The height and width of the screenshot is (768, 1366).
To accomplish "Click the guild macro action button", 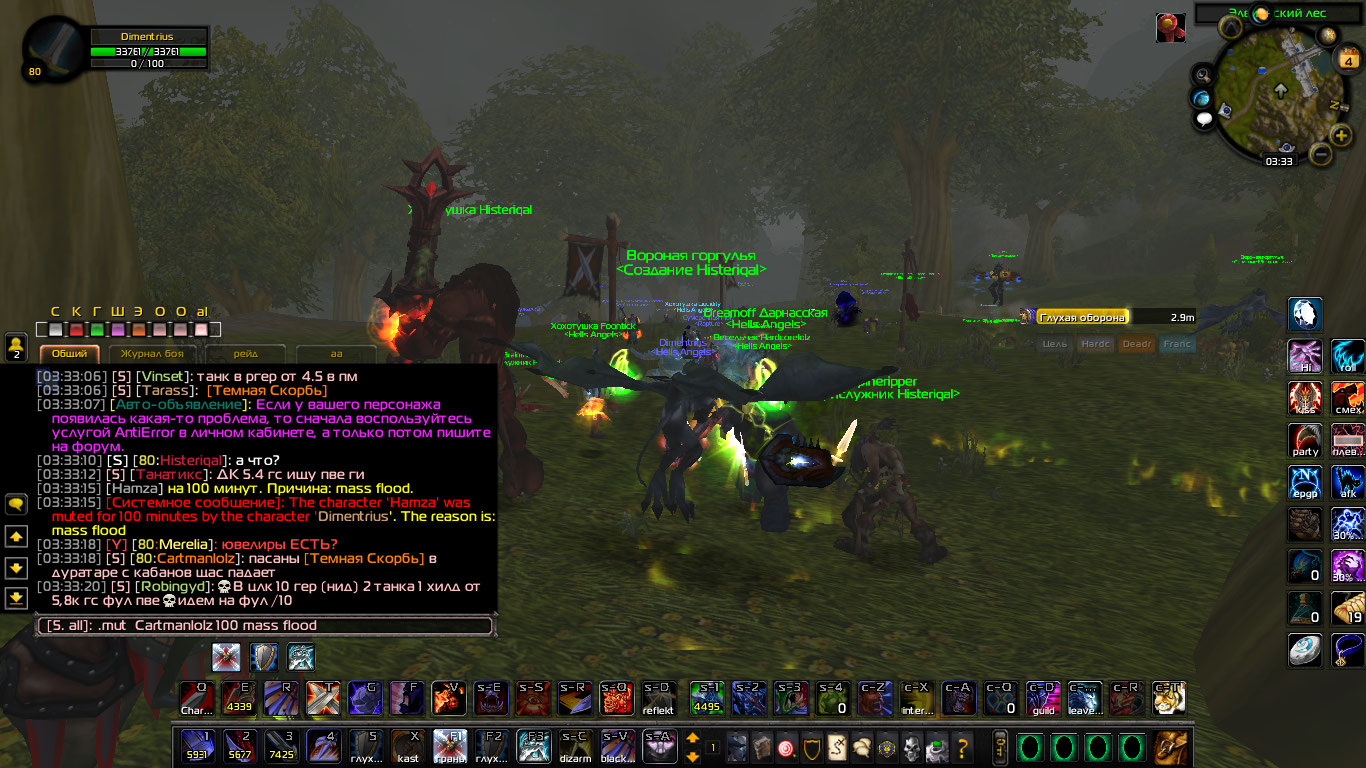I will click(1042, 698).
